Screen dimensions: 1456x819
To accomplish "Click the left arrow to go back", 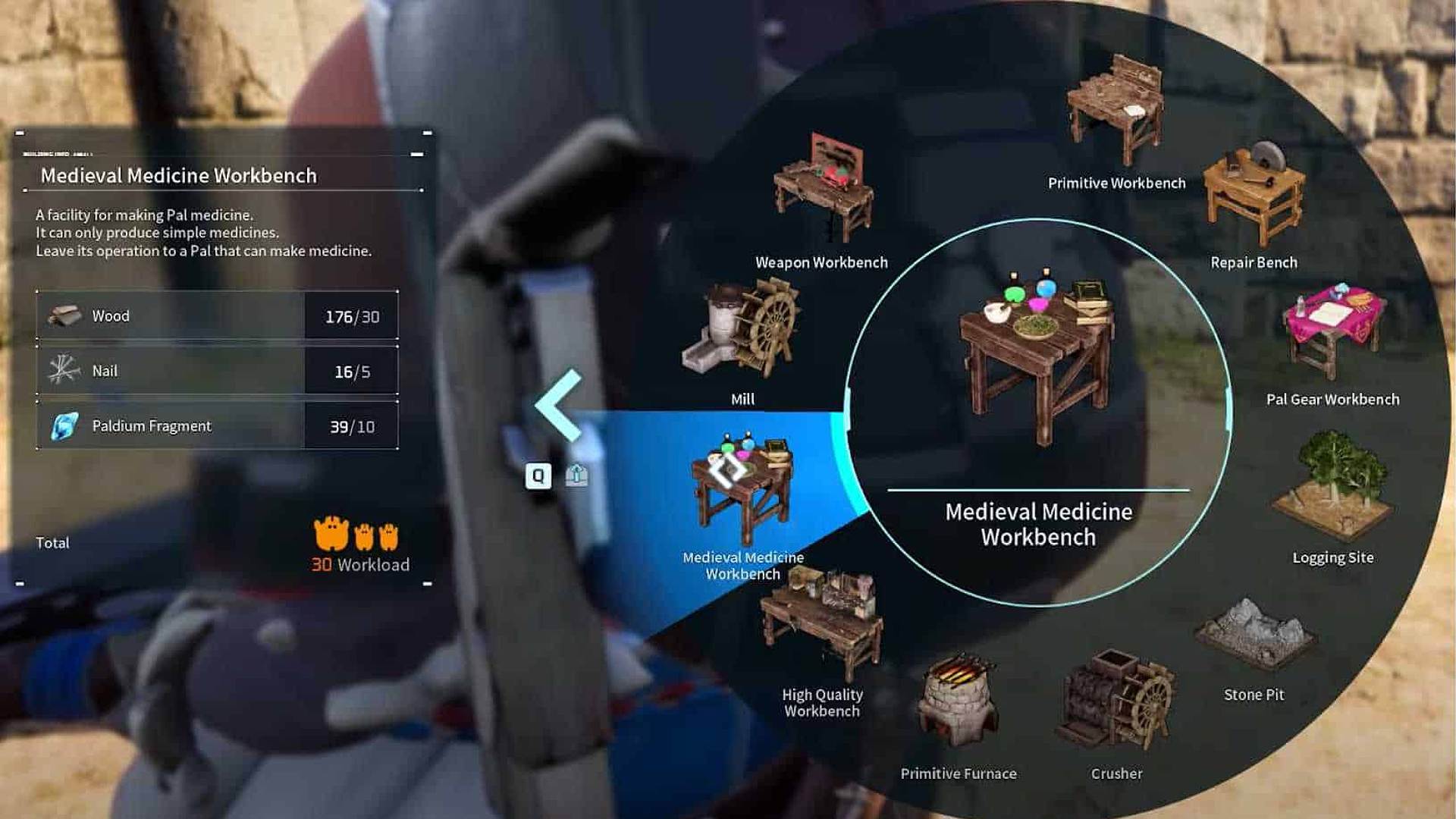I will point(559,406).
